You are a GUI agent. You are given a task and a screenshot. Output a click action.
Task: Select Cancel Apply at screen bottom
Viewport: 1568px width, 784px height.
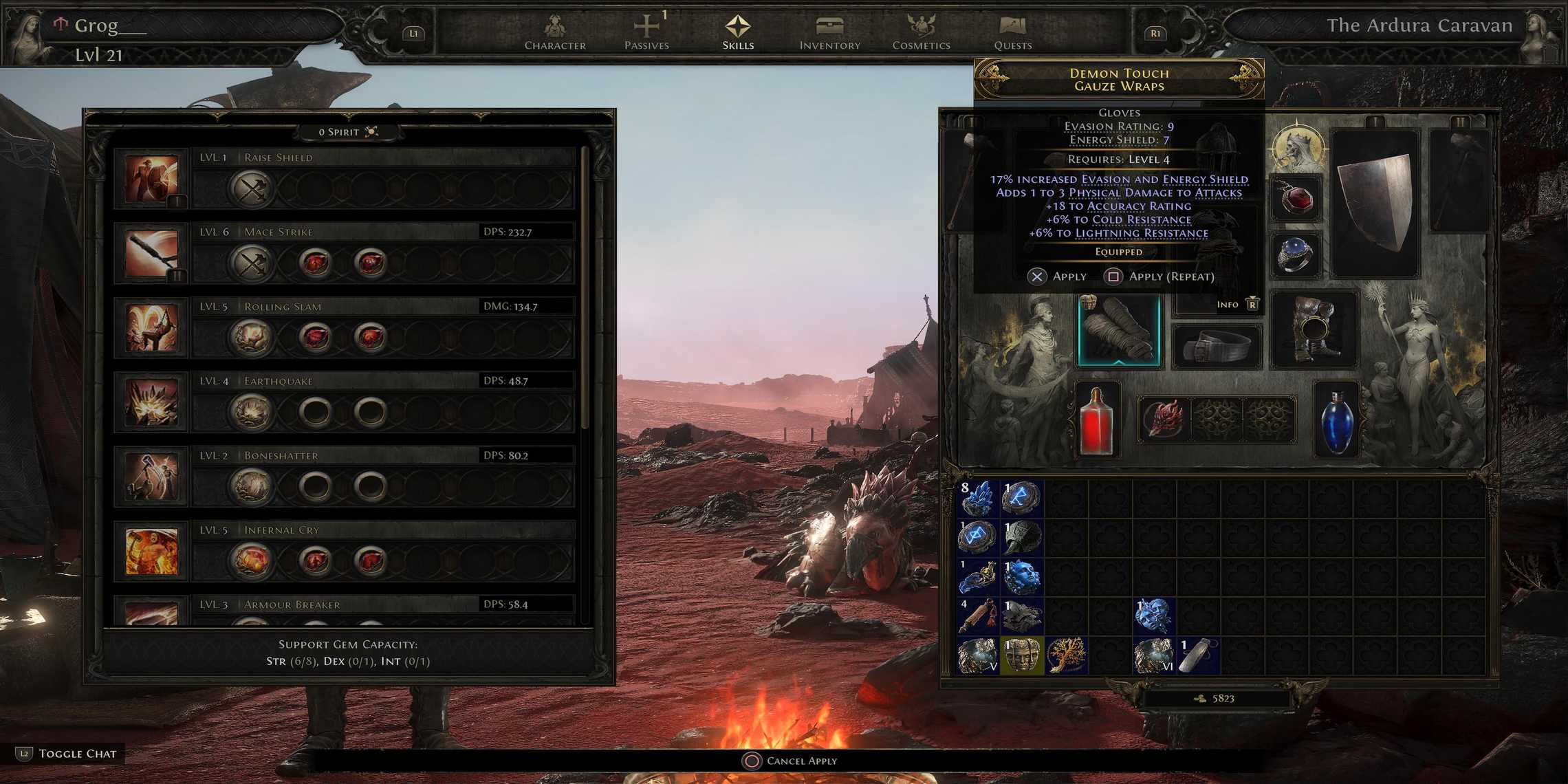coord(798,761)
